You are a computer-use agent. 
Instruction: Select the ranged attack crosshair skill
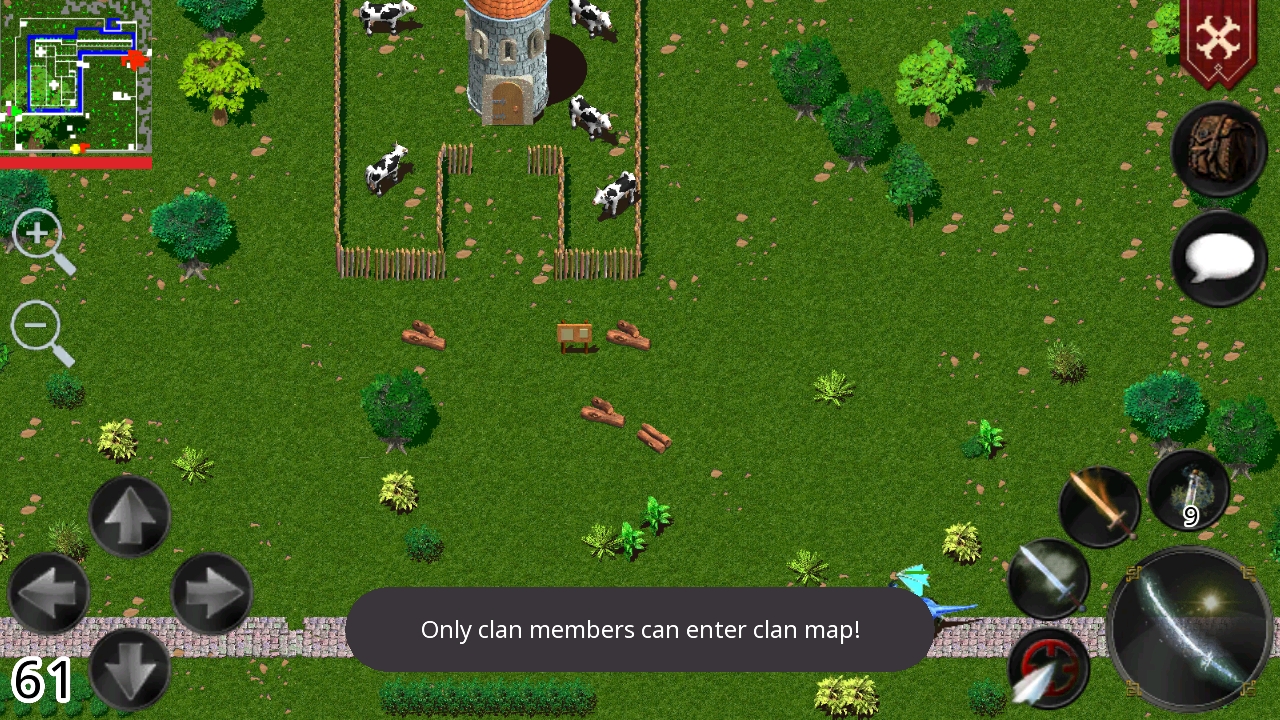tap(1048, 668)
